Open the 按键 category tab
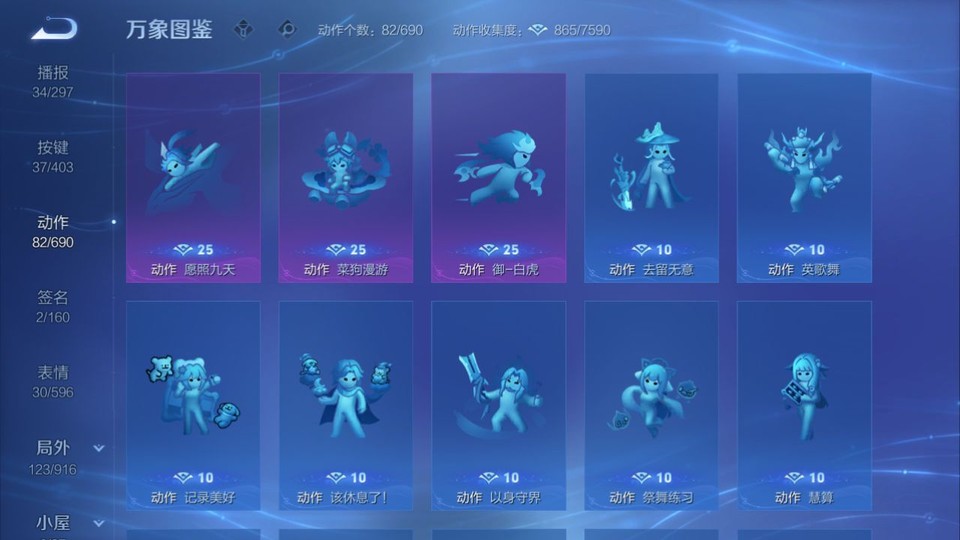960x540 pixels. pos(54,157)
